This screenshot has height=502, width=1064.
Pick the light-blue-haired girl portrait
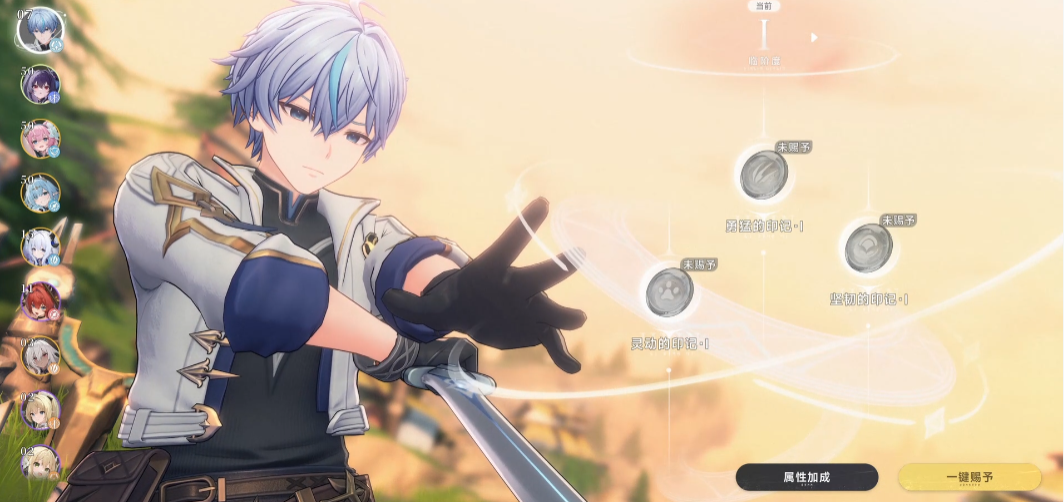click(40, 193)
